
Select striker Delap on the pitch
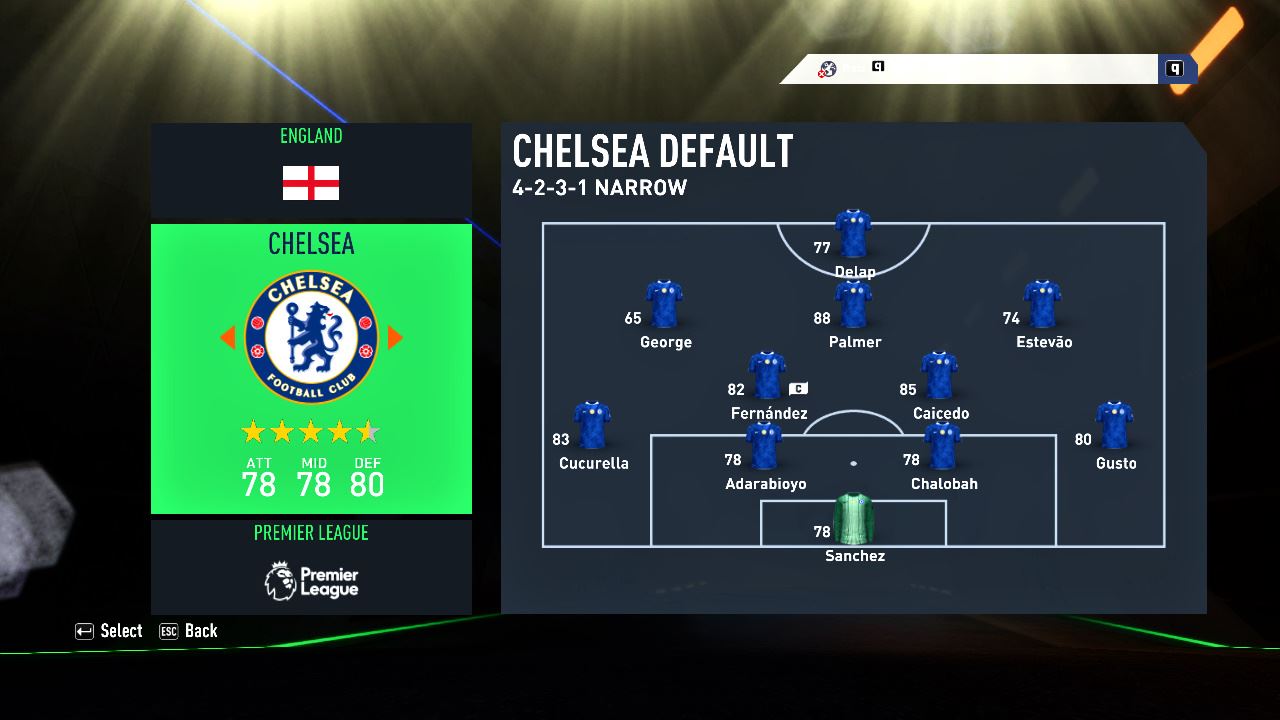pyautogui.click(x=853, y=236)
